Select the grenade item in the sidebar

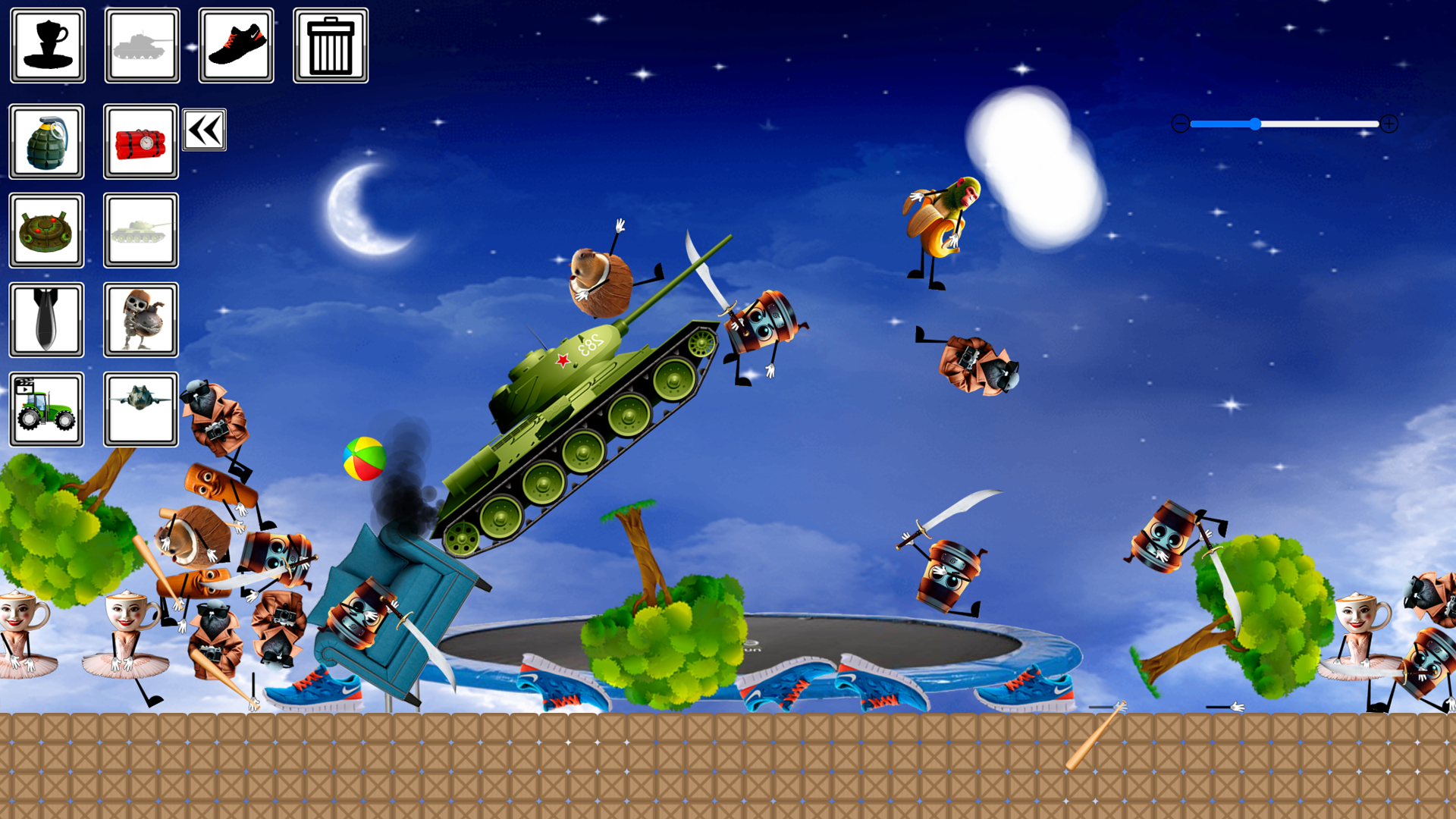[46, 142]
